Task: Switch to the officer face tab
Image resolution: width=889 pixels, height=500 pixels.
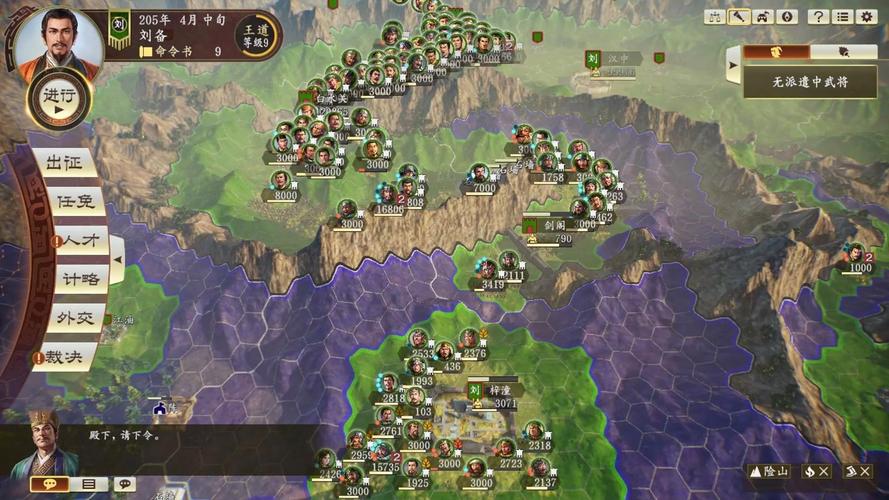Action: point(775,52)
